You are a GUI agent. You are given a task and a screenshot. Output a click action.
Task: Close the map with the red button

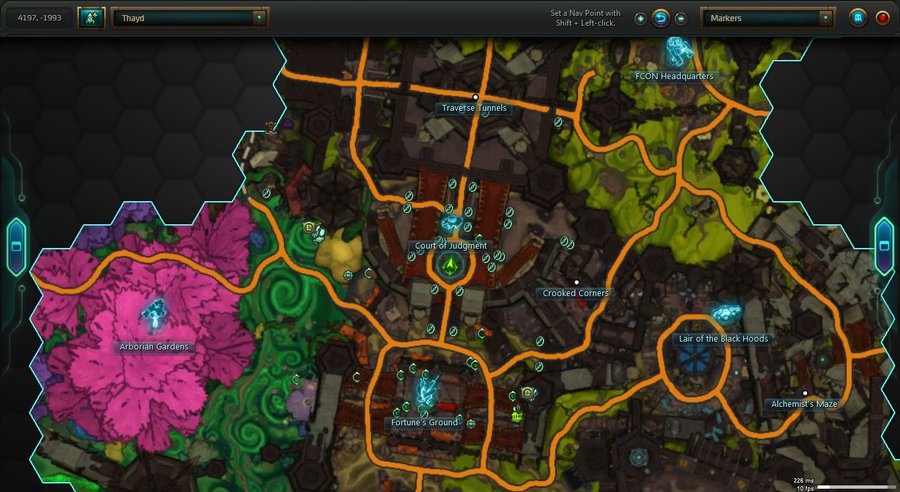[882, 18]
